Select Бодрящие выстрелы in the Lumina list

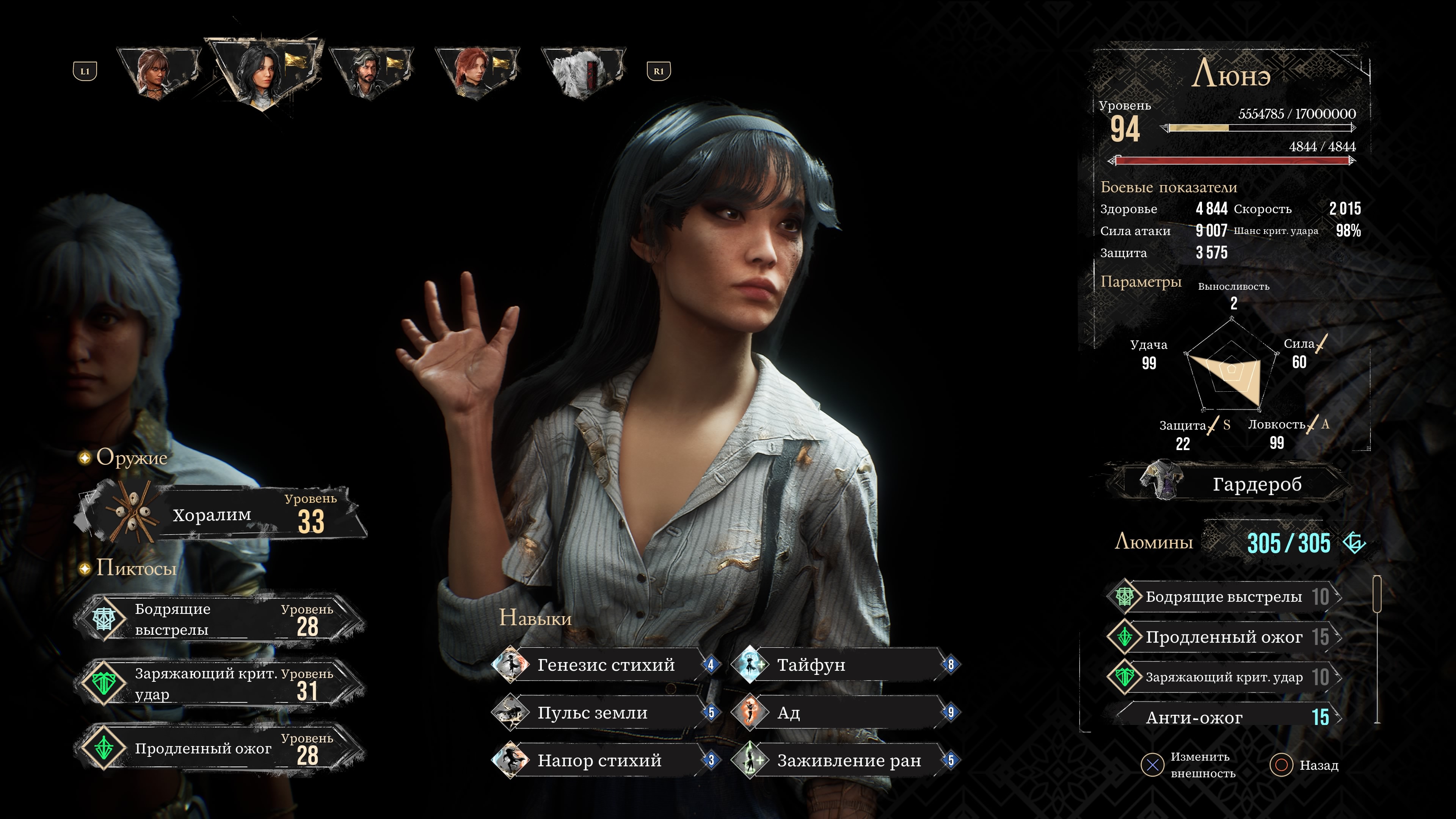click(x=1224, y=597)
